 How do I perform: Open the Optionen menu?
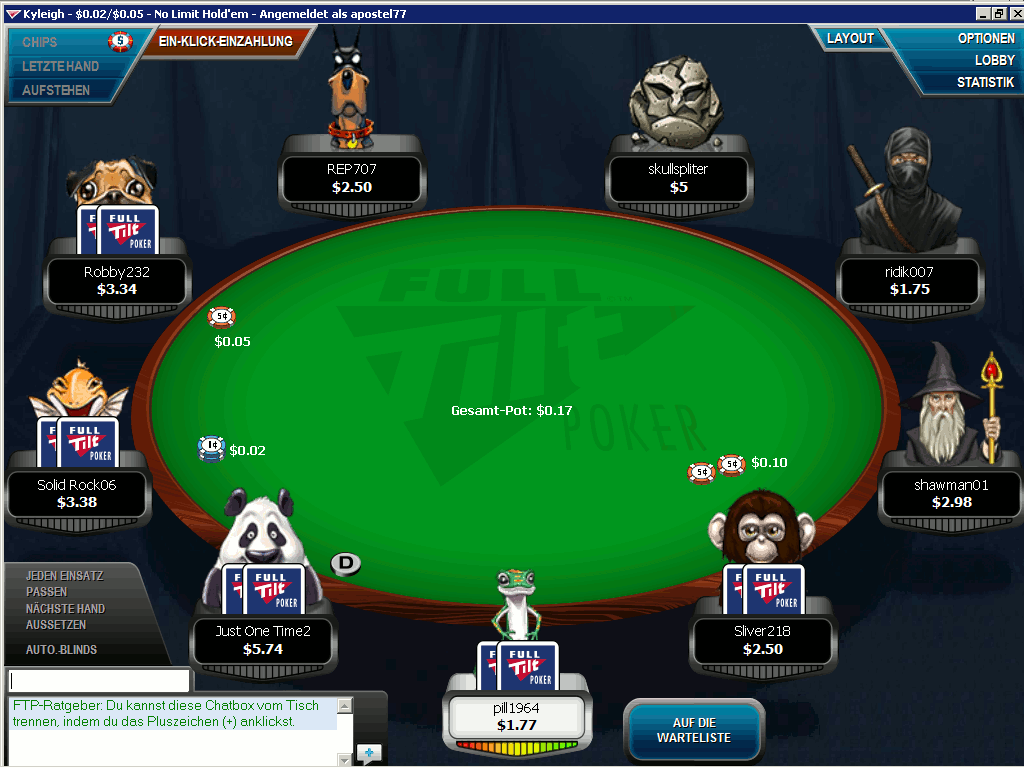(x=986, y=38)
